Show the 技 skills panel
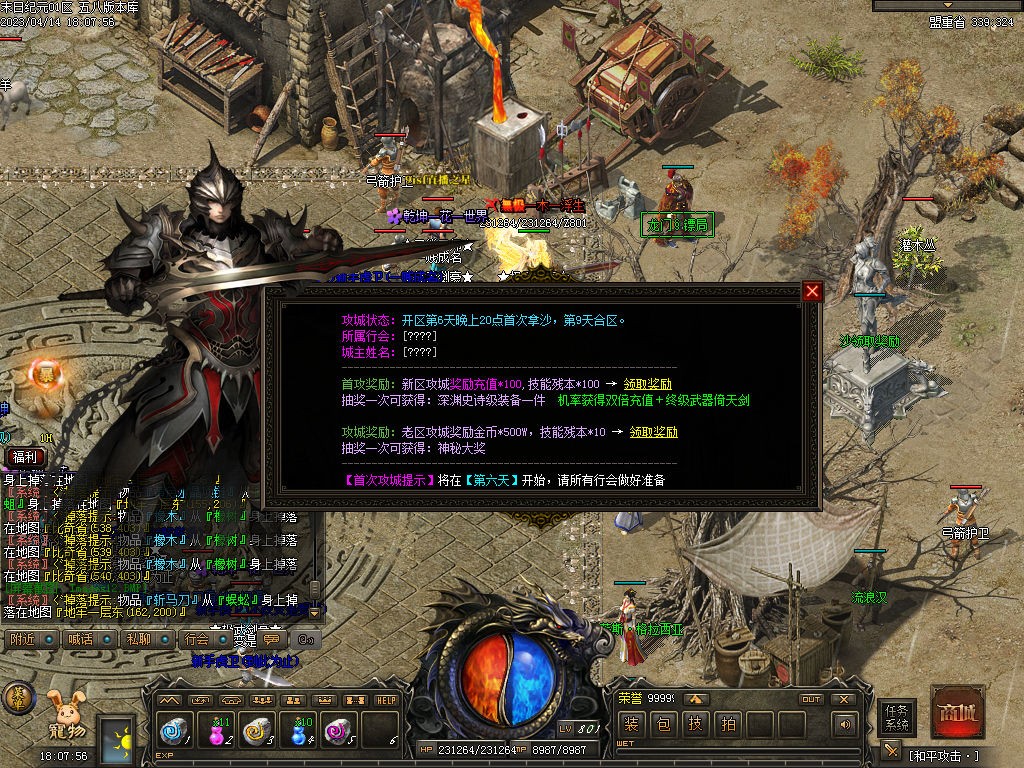1024x768 pixels. point(695,724)
